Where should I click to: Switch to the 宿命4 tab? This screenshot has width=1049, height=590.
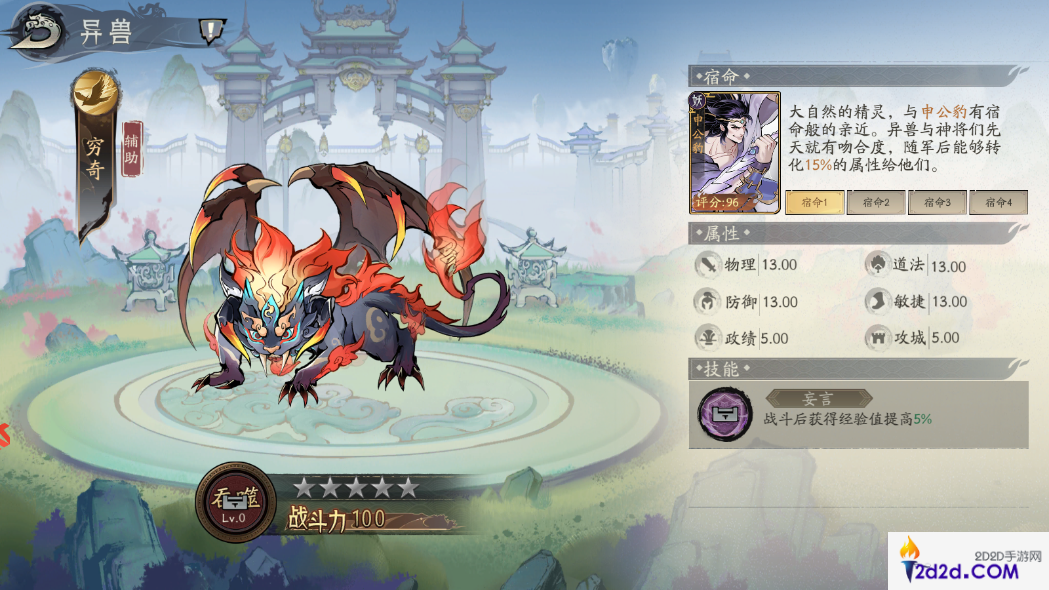pos(997,202)
